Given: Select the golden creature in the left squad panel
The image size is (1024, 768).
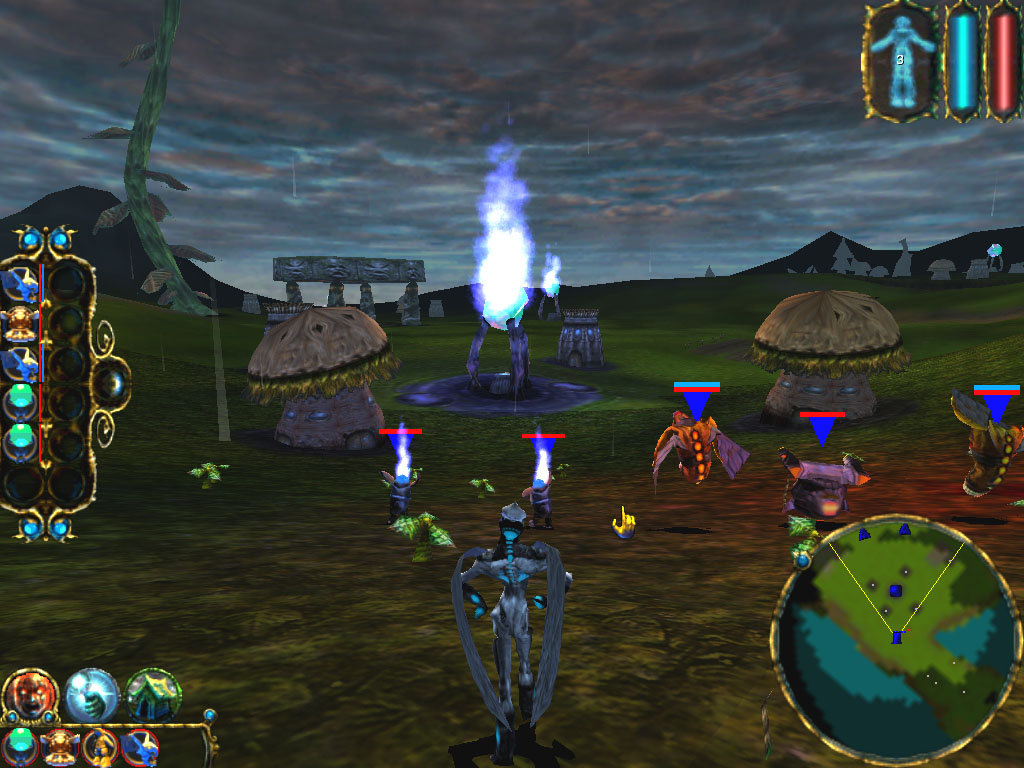Looking at the screenshot, I should (x=22, y=322).
